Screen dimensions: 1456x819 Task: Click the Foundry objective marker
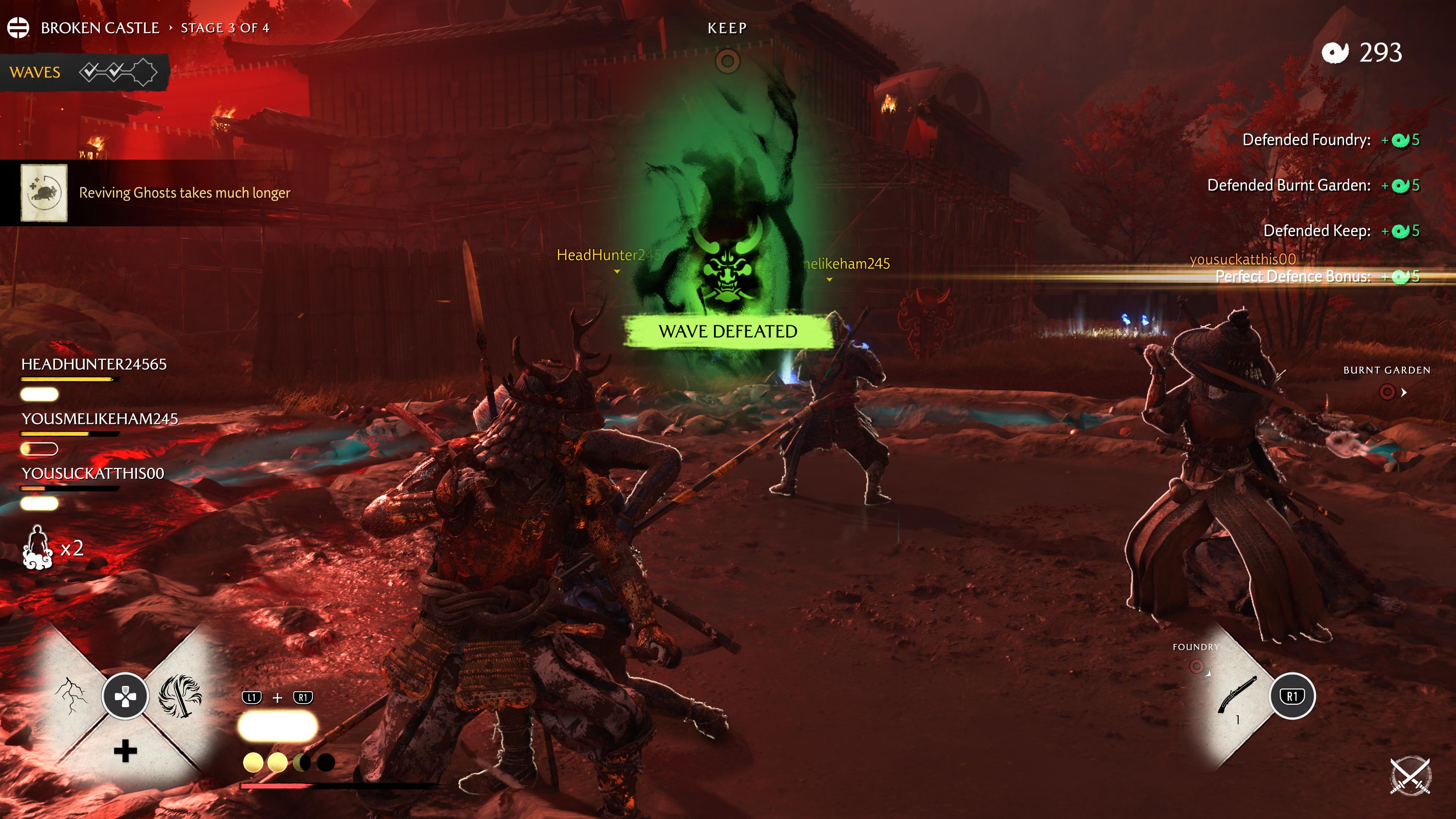pyautogui.click(x=1196, y=667)
